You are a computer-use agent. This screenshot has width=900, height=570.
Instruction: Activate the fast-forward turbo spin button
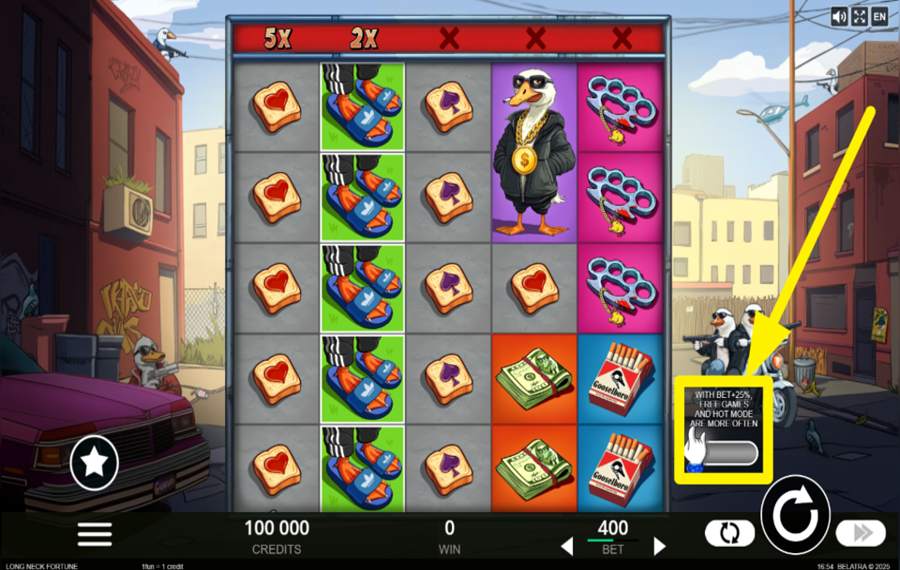point(861,533)
